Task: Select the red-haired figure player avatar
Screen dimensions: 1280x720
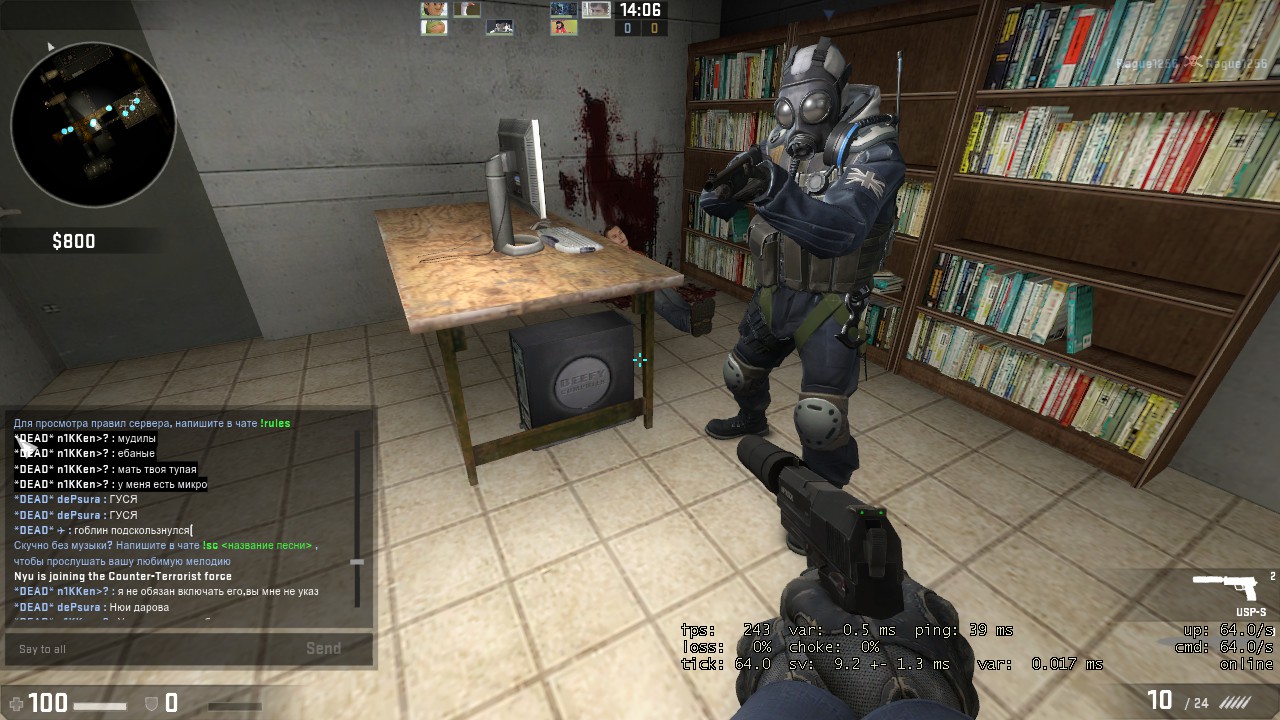Action: [x=564, y=27]
